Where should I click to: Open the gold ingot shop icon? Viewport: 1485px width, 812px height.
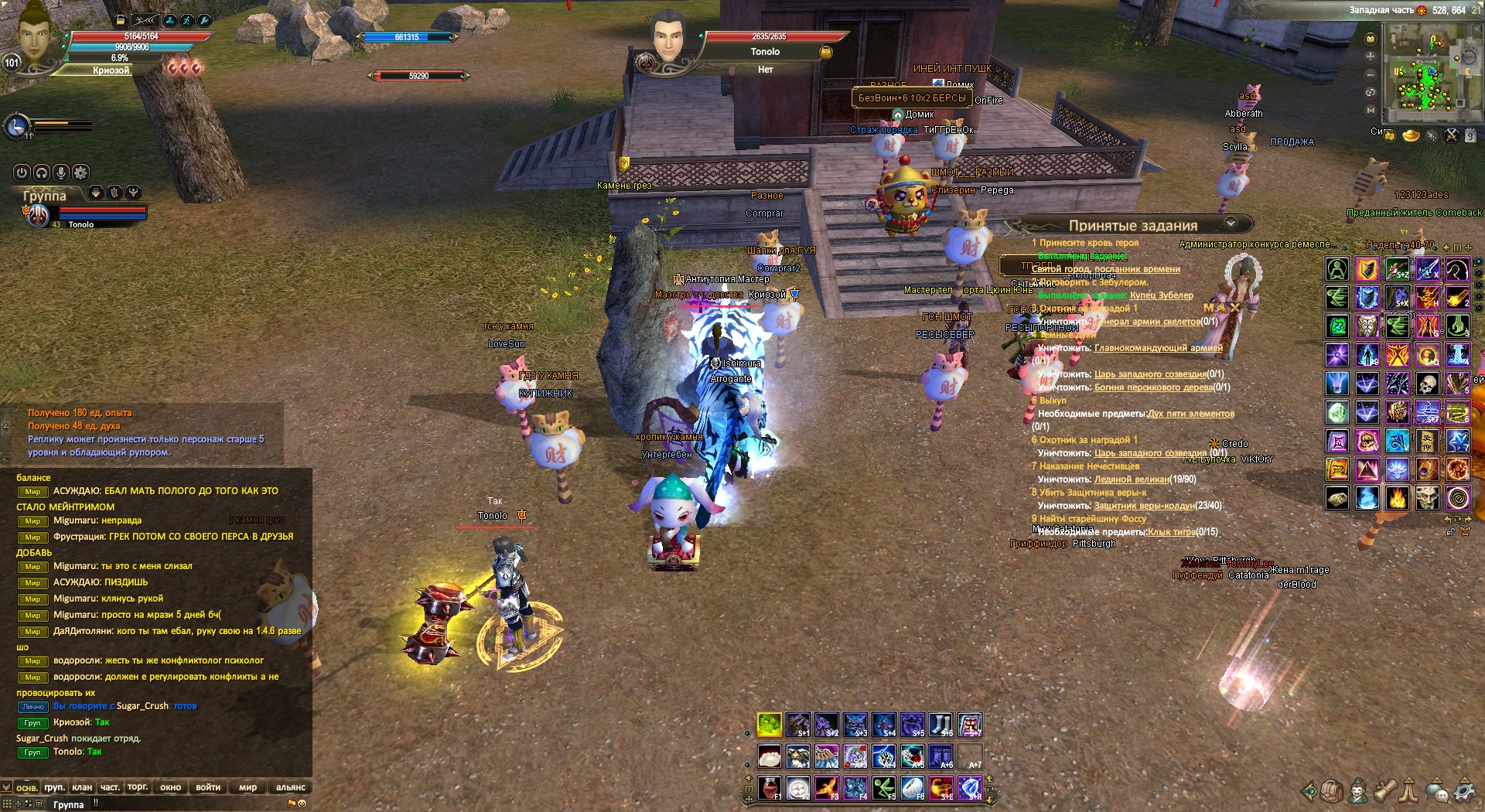pos(1412,136)
